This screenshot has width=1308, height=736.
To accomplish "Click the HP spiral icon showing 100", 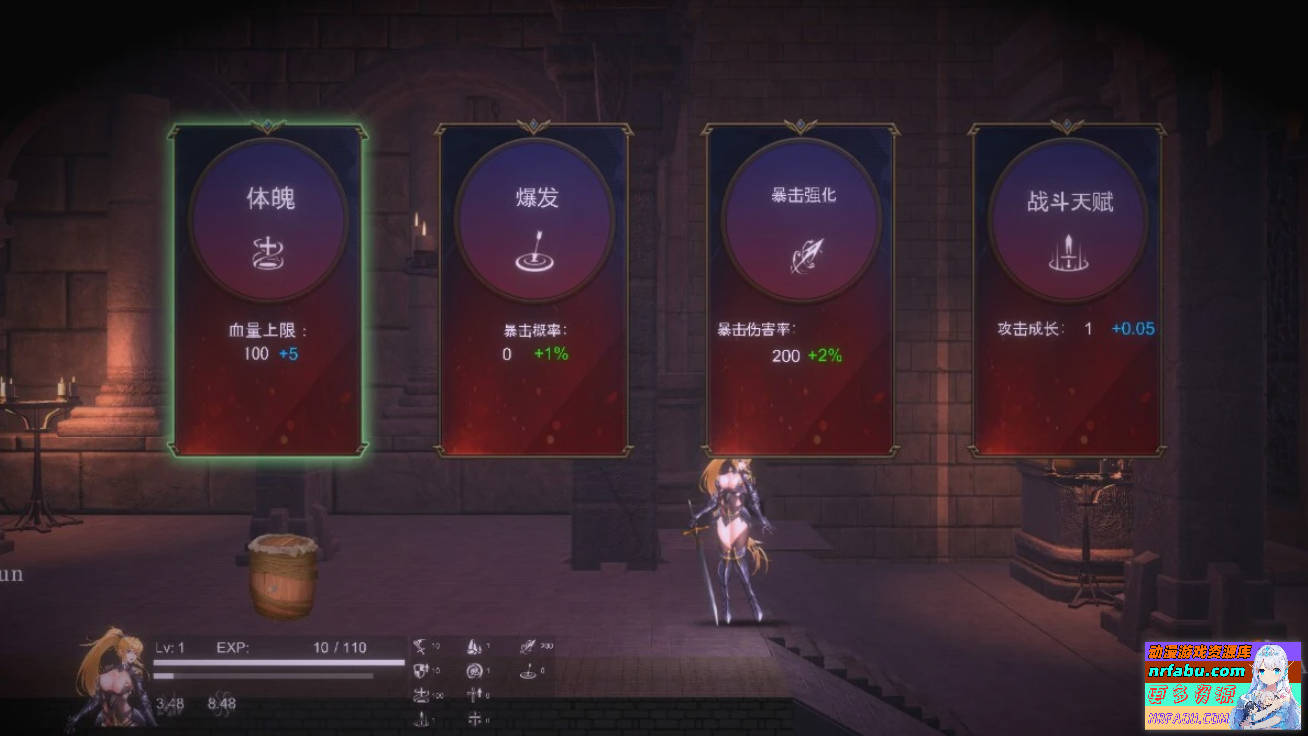I will (x=422, y=695).
